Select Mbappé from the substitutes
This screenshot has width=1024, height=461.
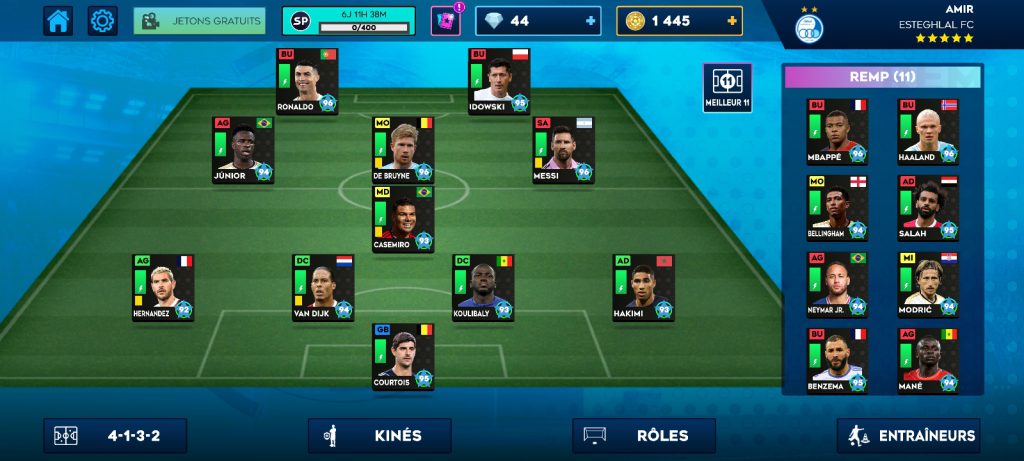click(837, 131)
